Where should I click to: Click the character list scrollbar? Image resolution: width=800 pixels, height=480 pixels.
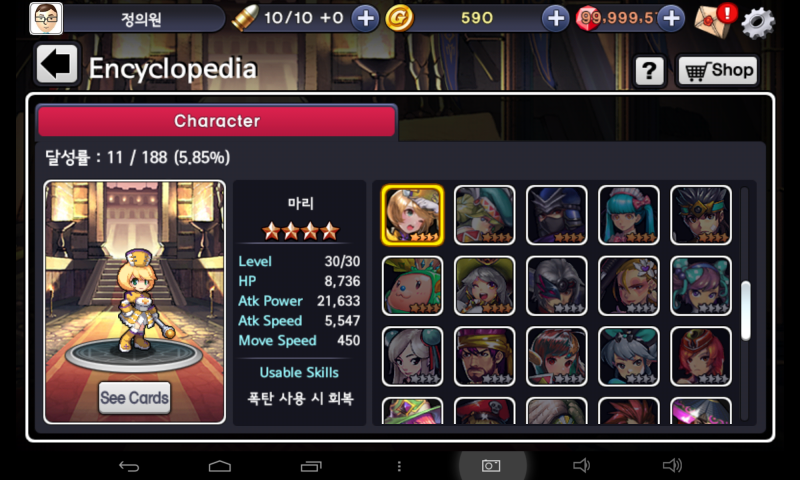pos(745,310)
